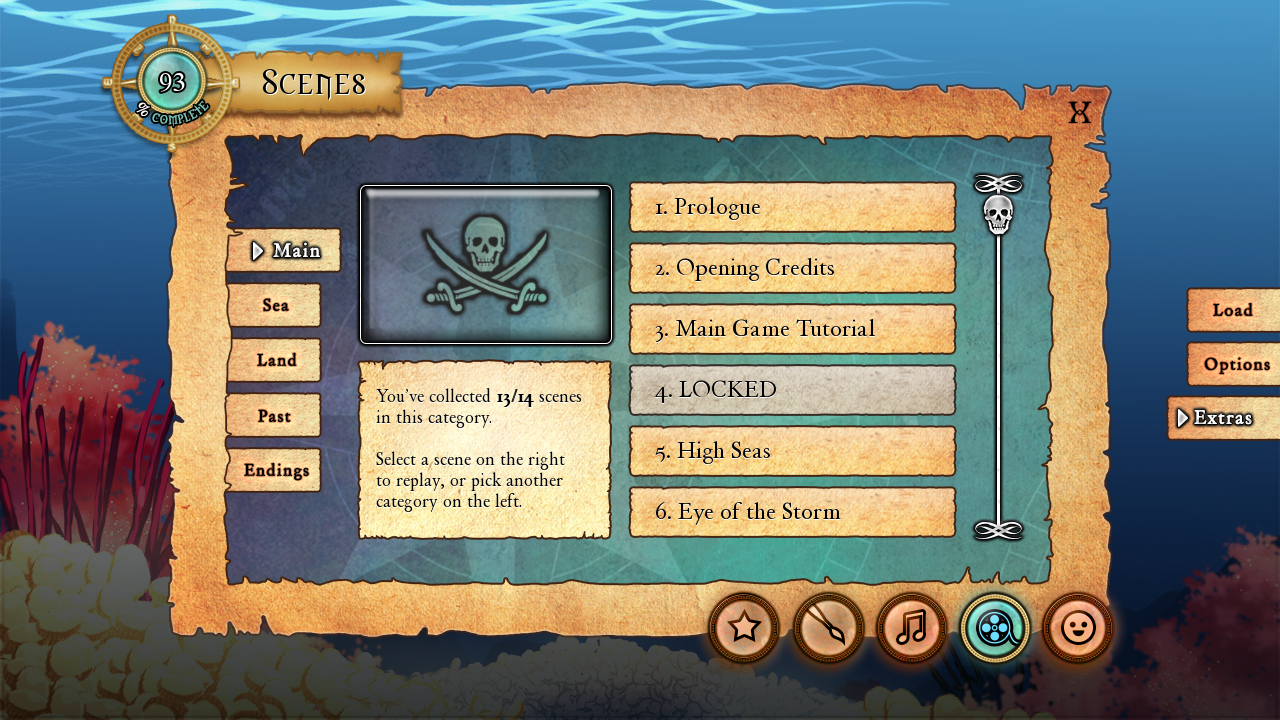1280x720 pixels.
Task: Close the Scenes panel with the X
Action: [1079, 112]
